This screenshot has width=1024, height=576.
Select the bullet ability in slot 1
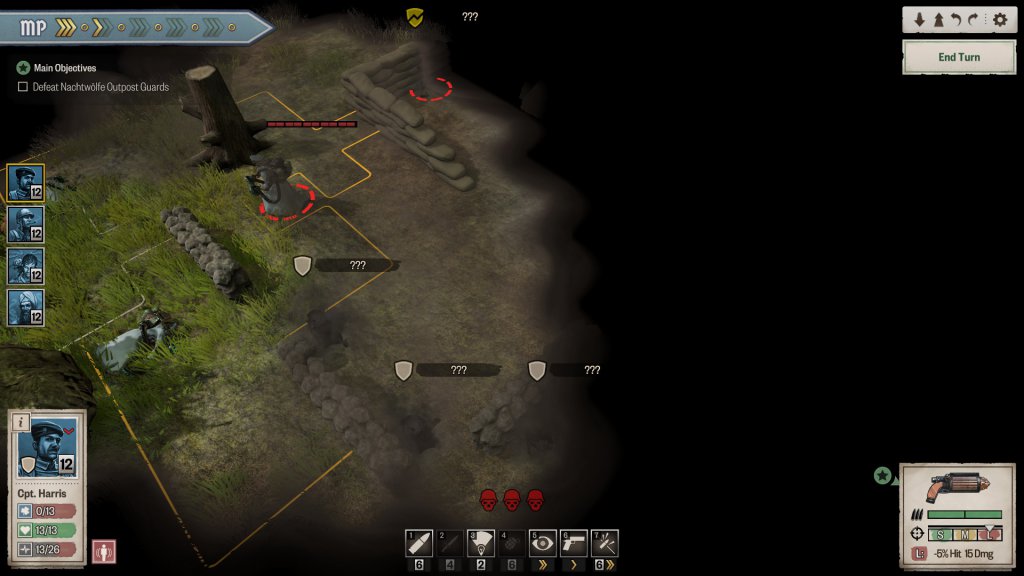point(419,543)
